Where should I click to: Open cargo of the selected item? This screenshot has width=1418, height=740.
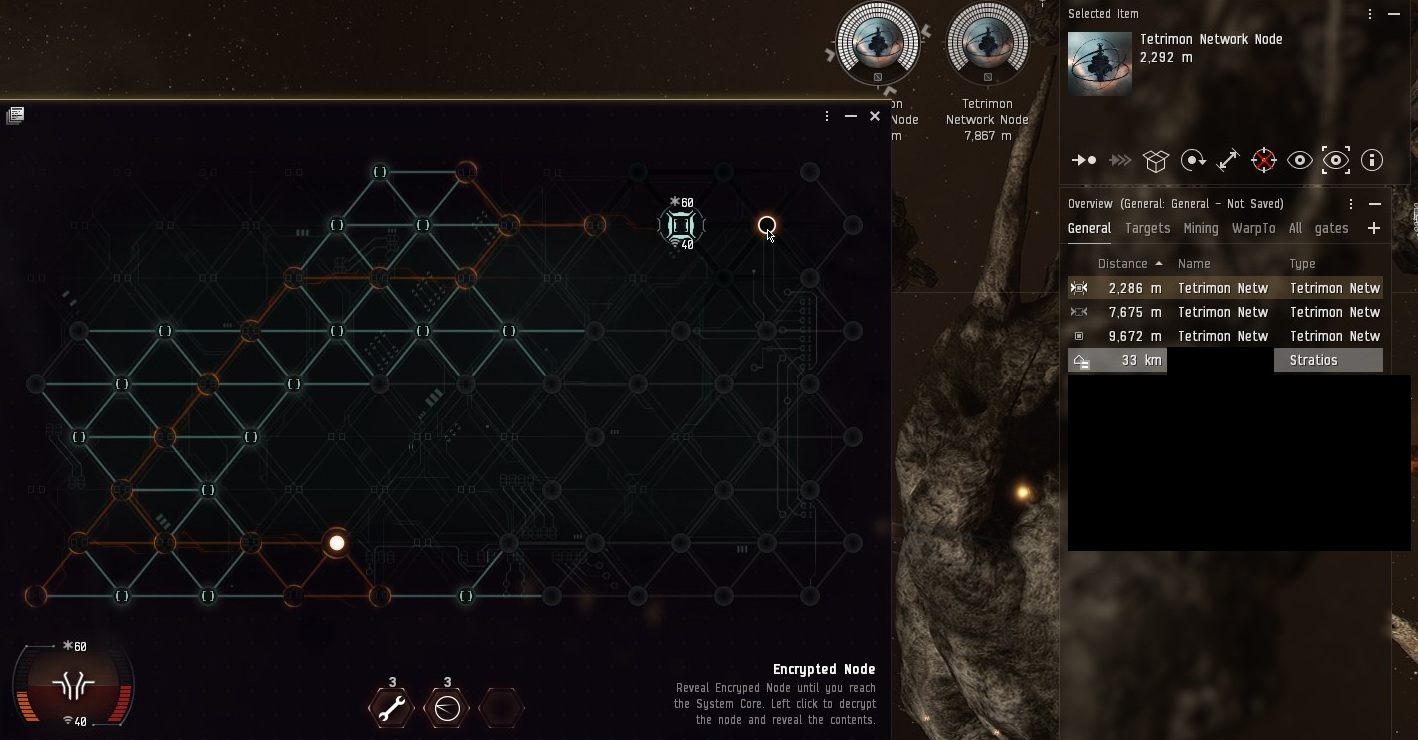tap(1156, 160)
